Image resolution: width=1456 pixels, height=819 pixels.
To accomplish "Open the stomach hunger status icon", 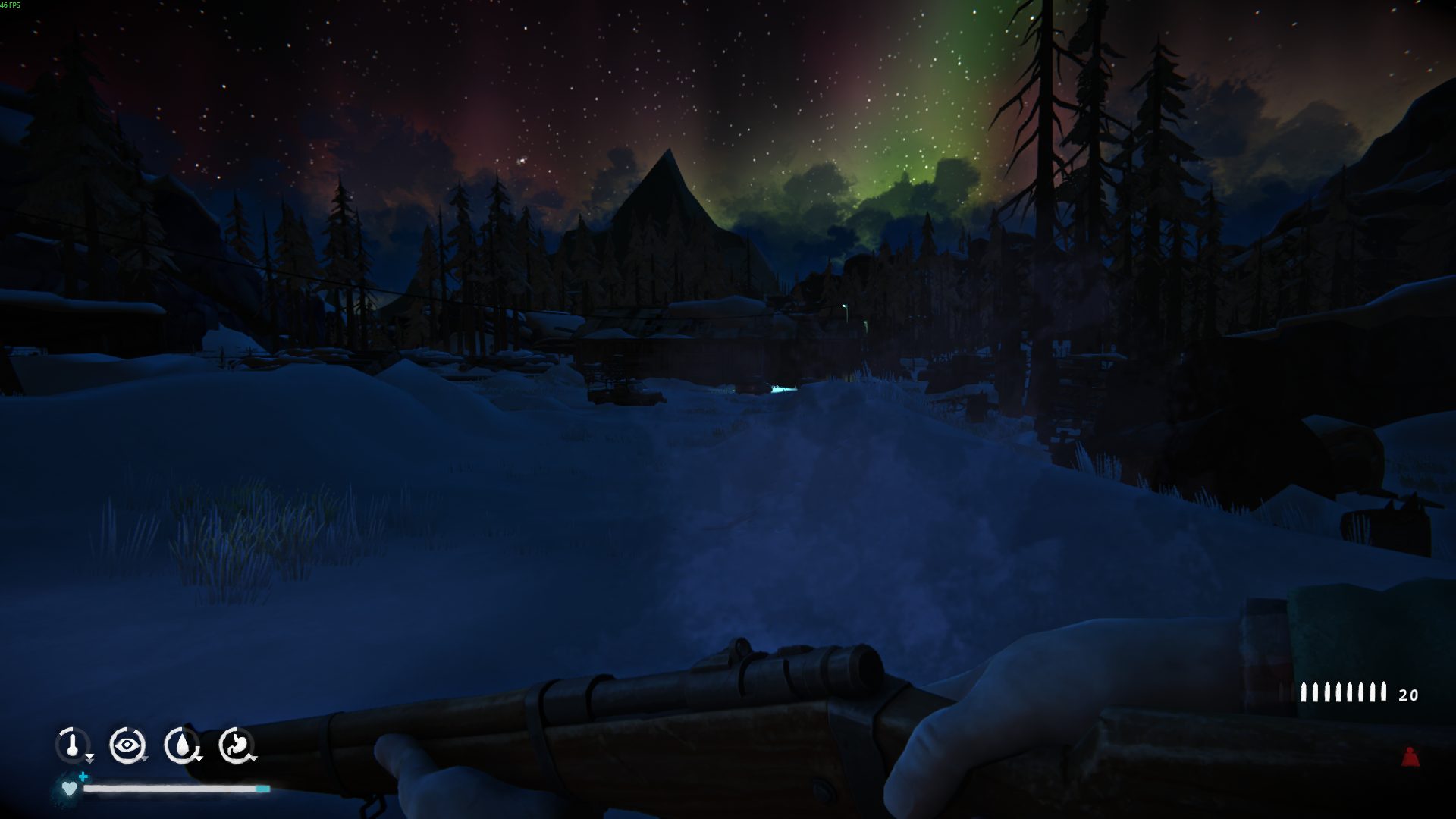I will click(236, 745).
